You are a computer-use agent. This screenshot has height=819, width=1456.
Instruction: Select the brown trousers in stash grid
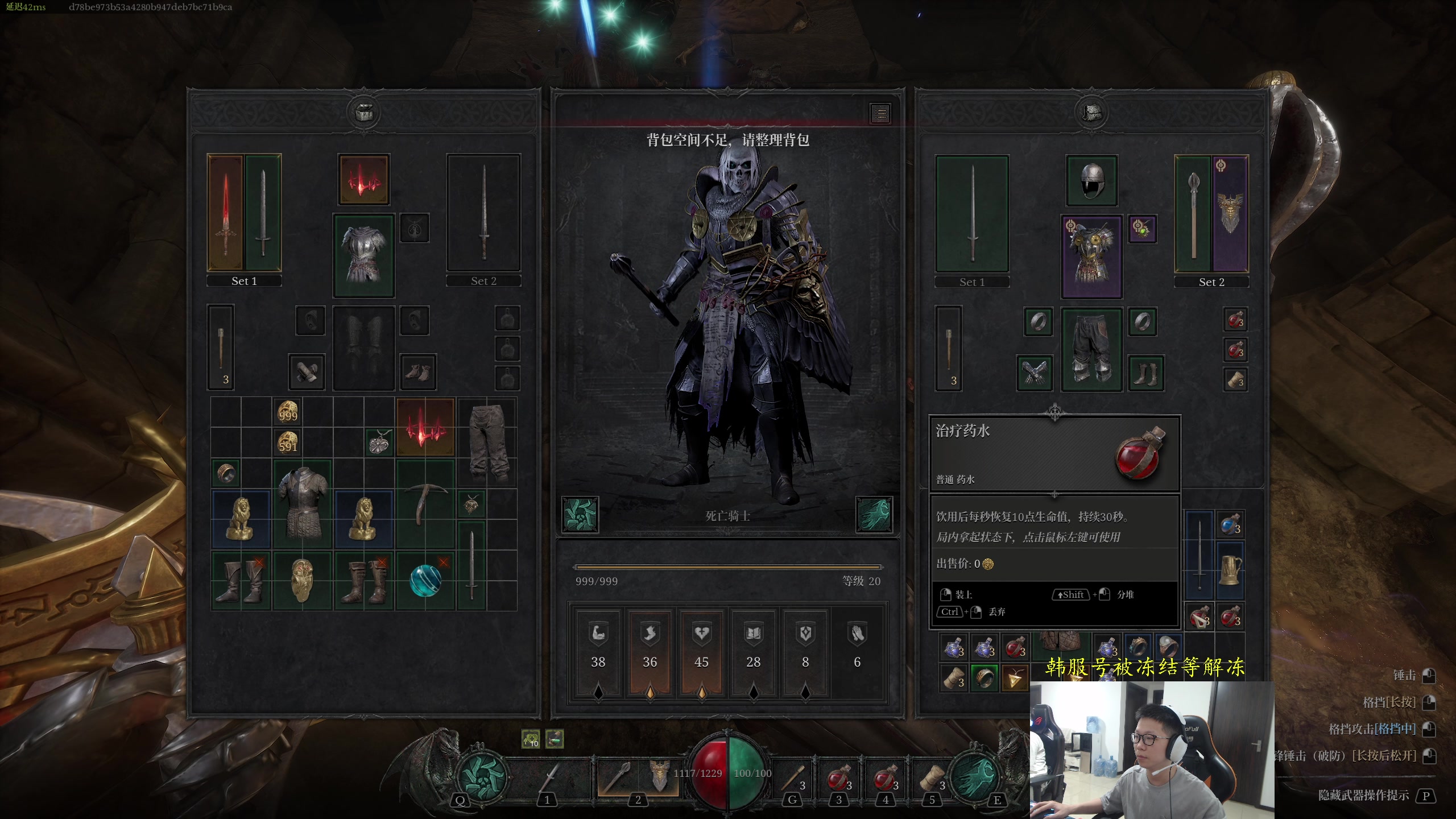pyautogui.click(x=487, y=442)
